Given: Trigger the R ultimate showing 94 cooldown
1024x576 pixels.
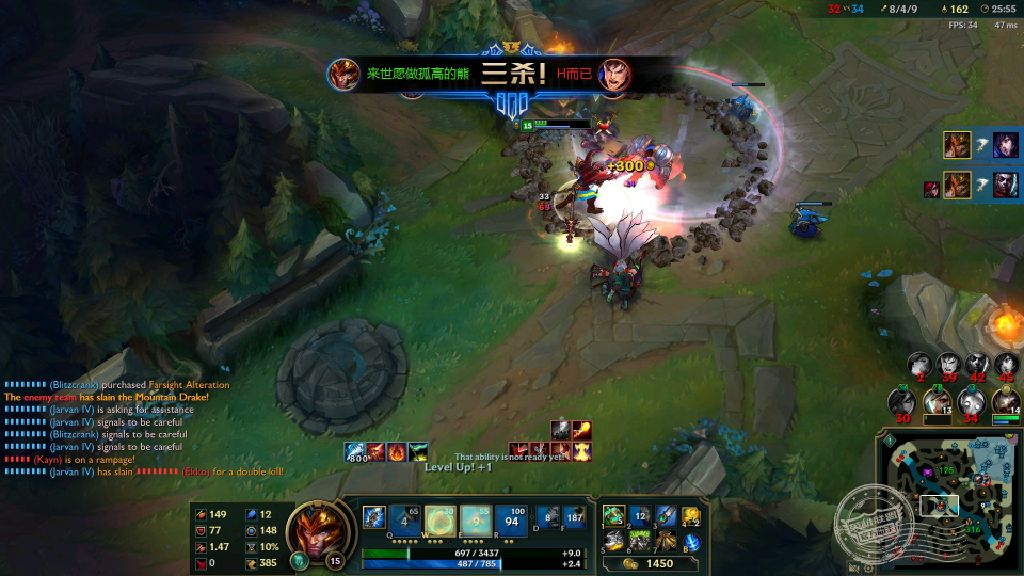Looking at the screenshot, I should pyautogui.click(x=512, y=520).
